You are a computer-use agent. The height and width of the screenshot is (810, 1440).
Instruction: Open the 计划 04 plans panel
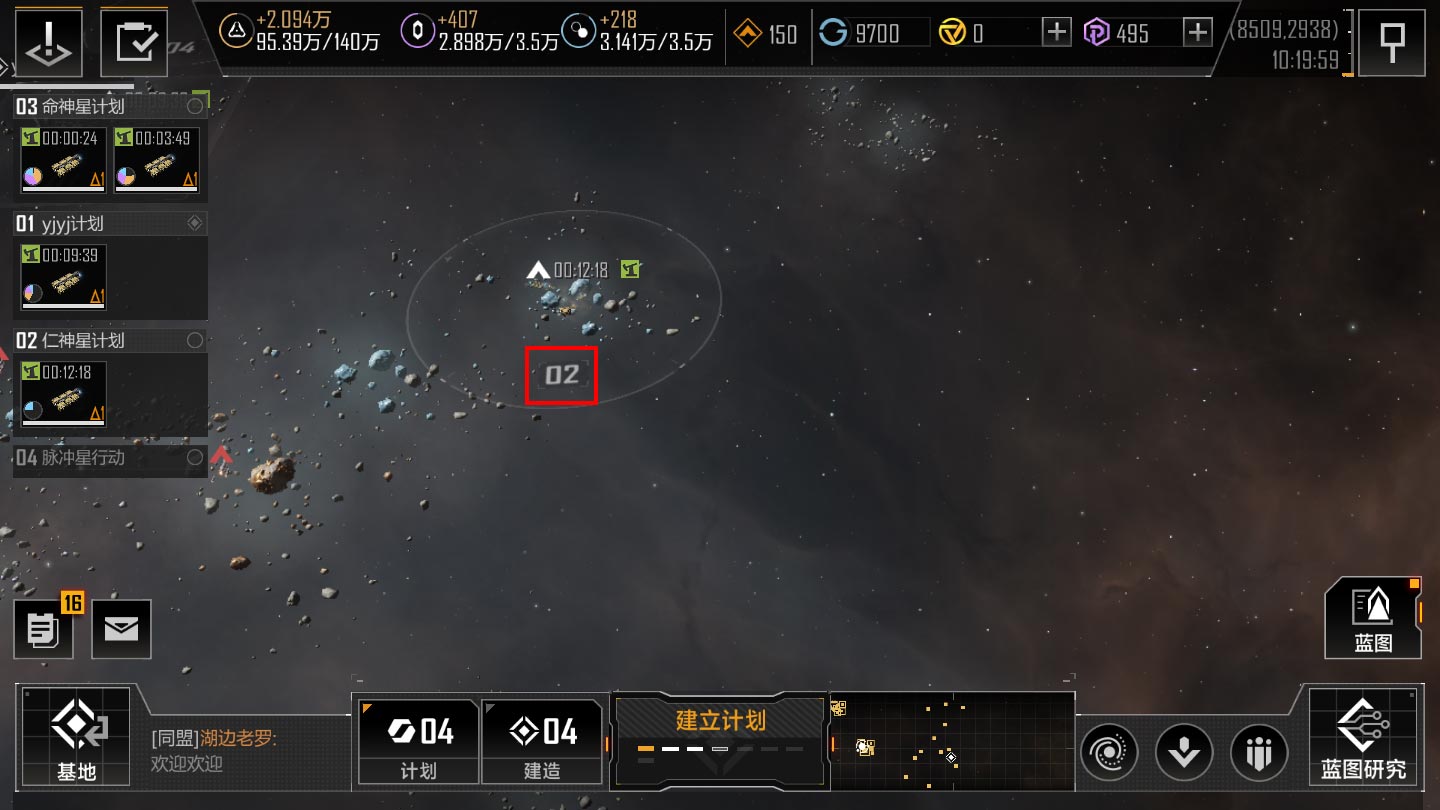(x=417, y=738)
